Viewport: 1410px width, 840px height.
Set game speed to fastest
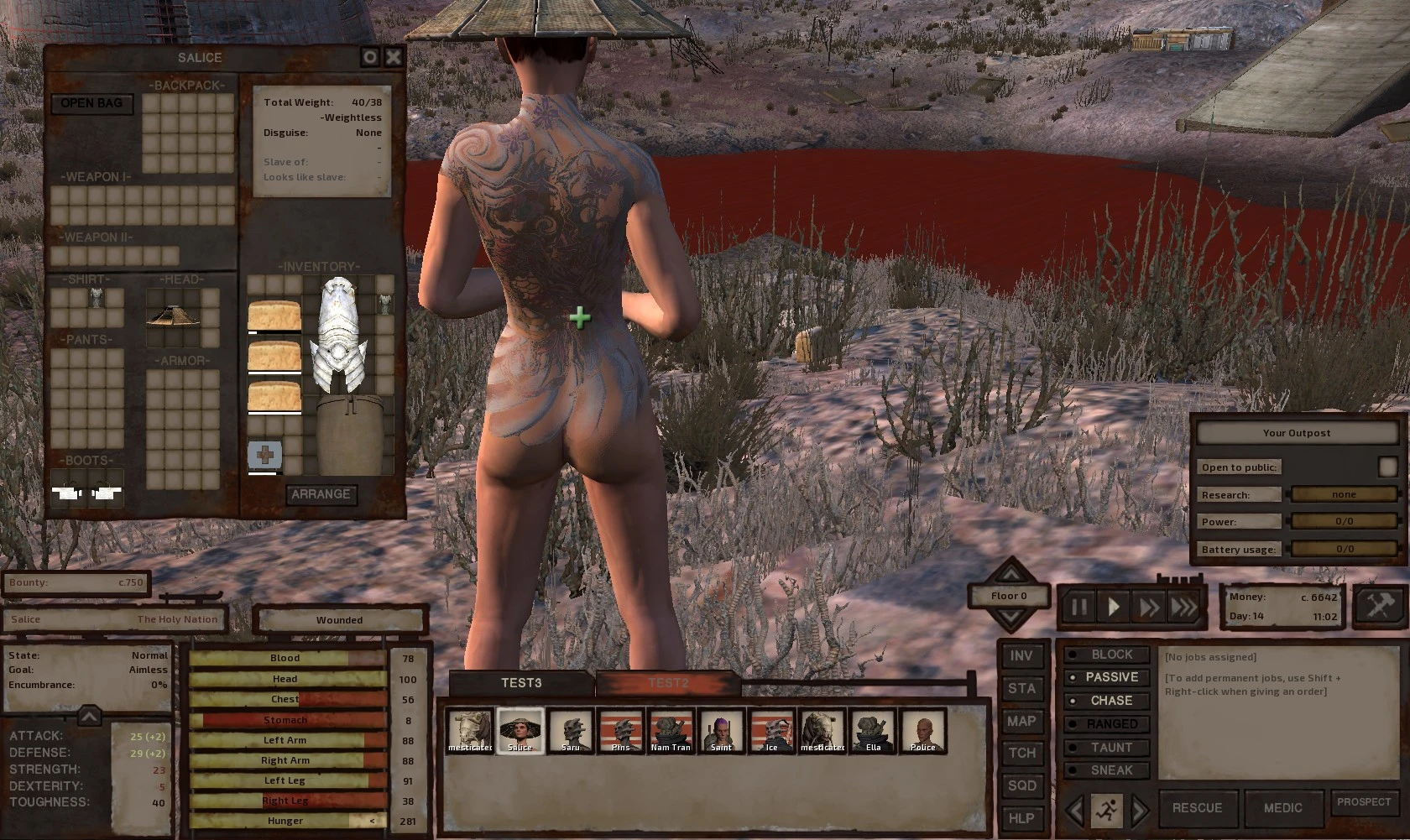click(1183, 606)
